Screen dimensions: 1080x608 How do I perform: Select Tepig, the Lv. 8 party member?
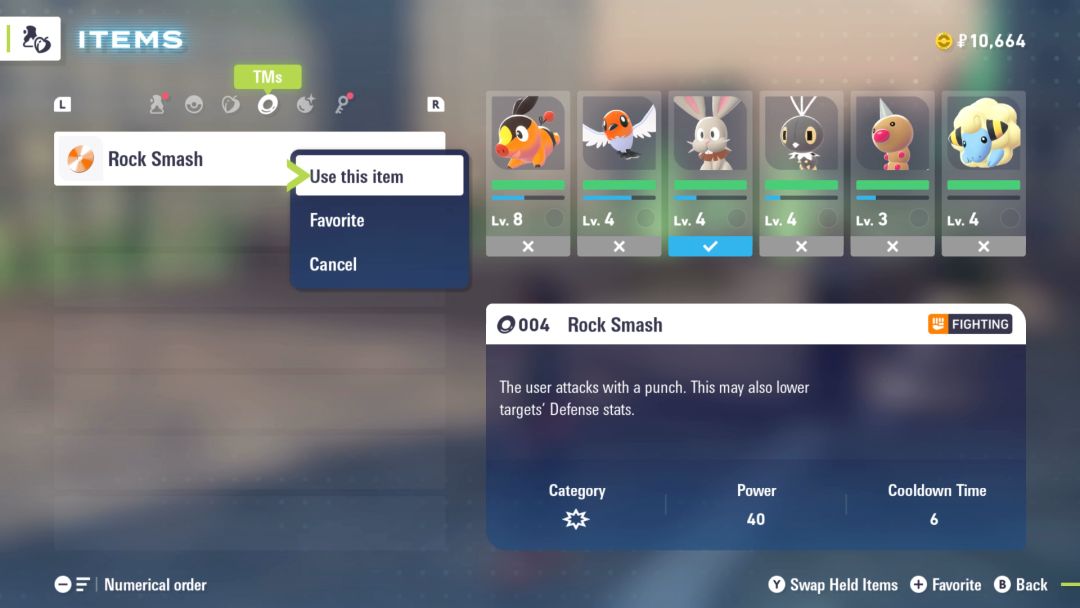[528, 173]
